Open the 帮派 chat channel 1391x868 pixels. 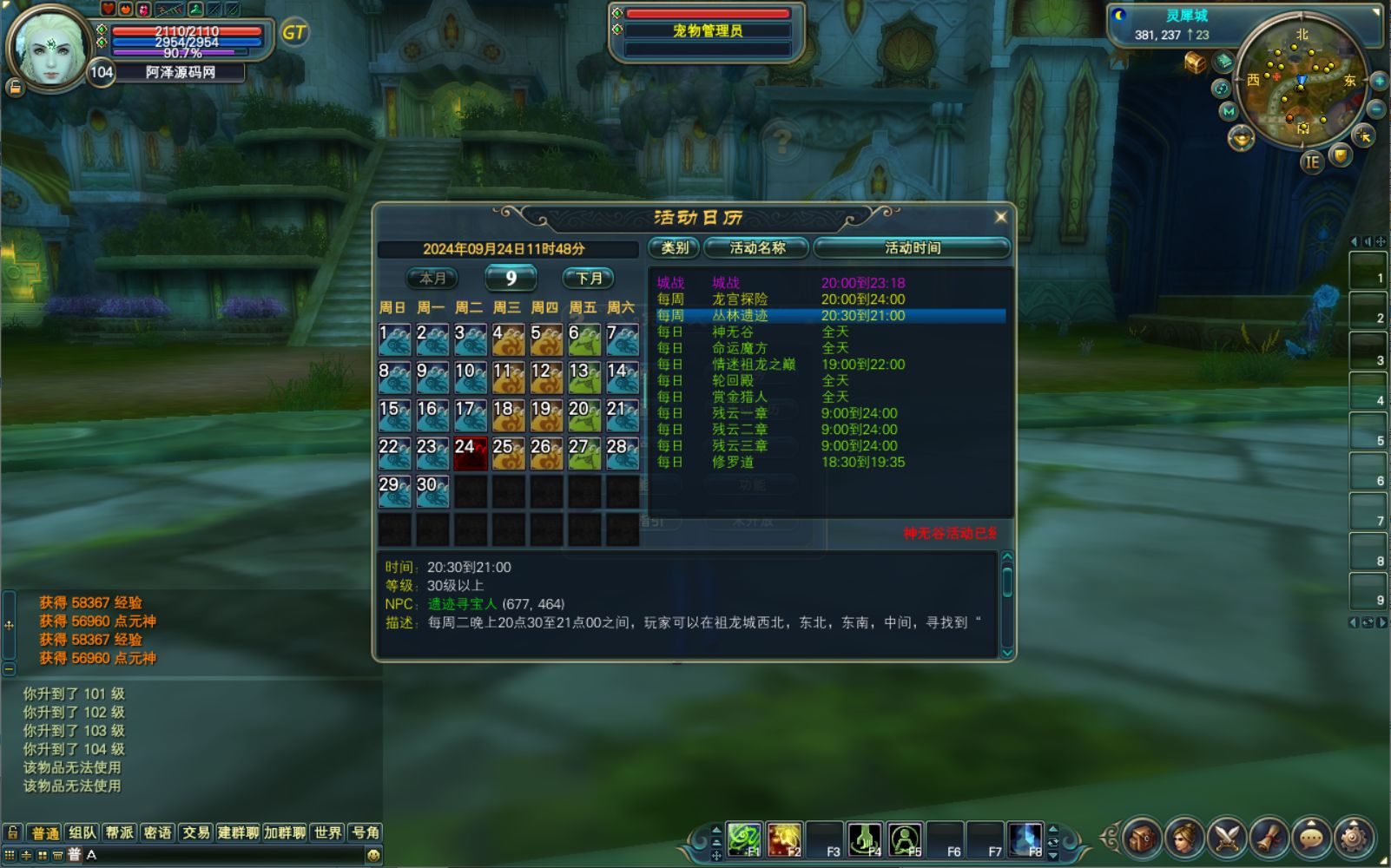[x=119, y=833]
